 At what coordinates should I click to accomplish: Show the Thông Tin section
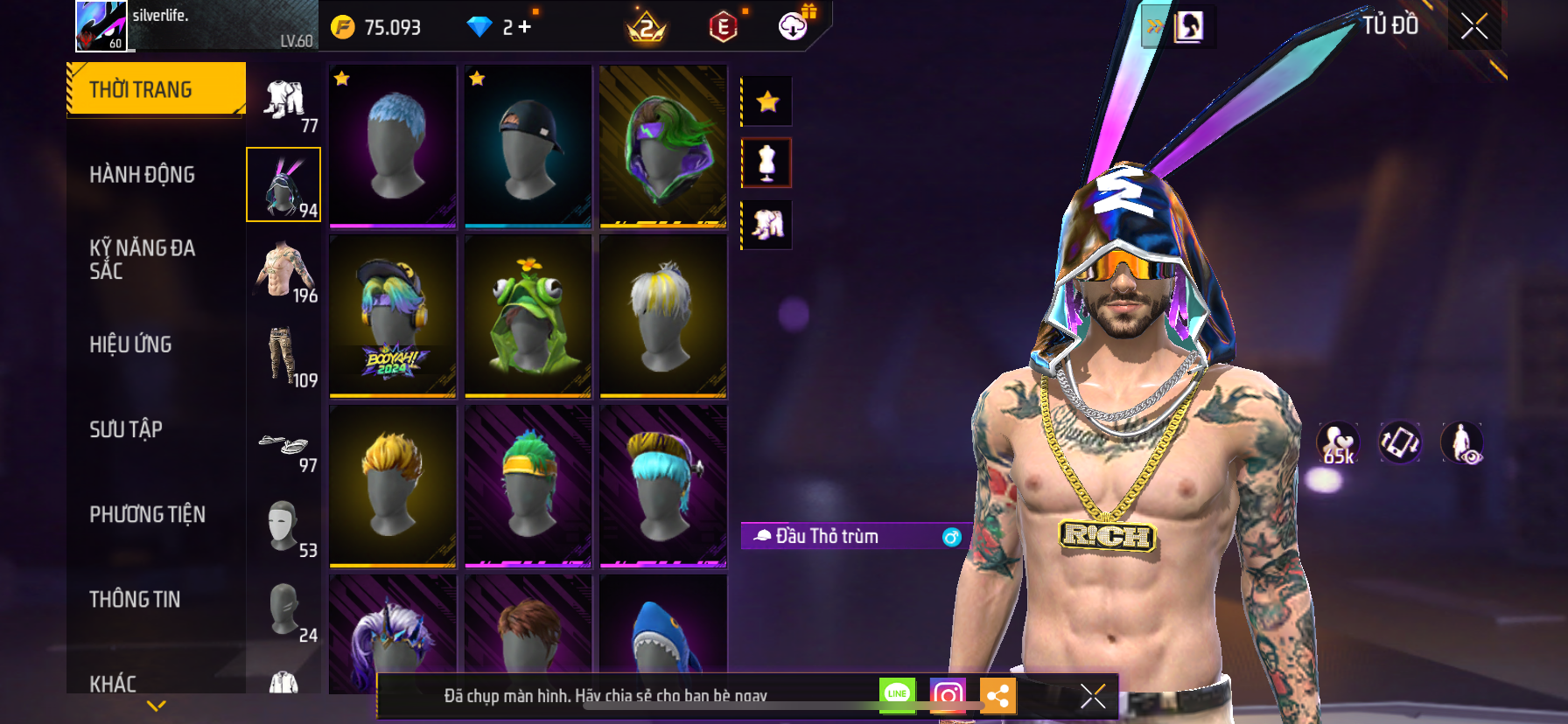135,599
